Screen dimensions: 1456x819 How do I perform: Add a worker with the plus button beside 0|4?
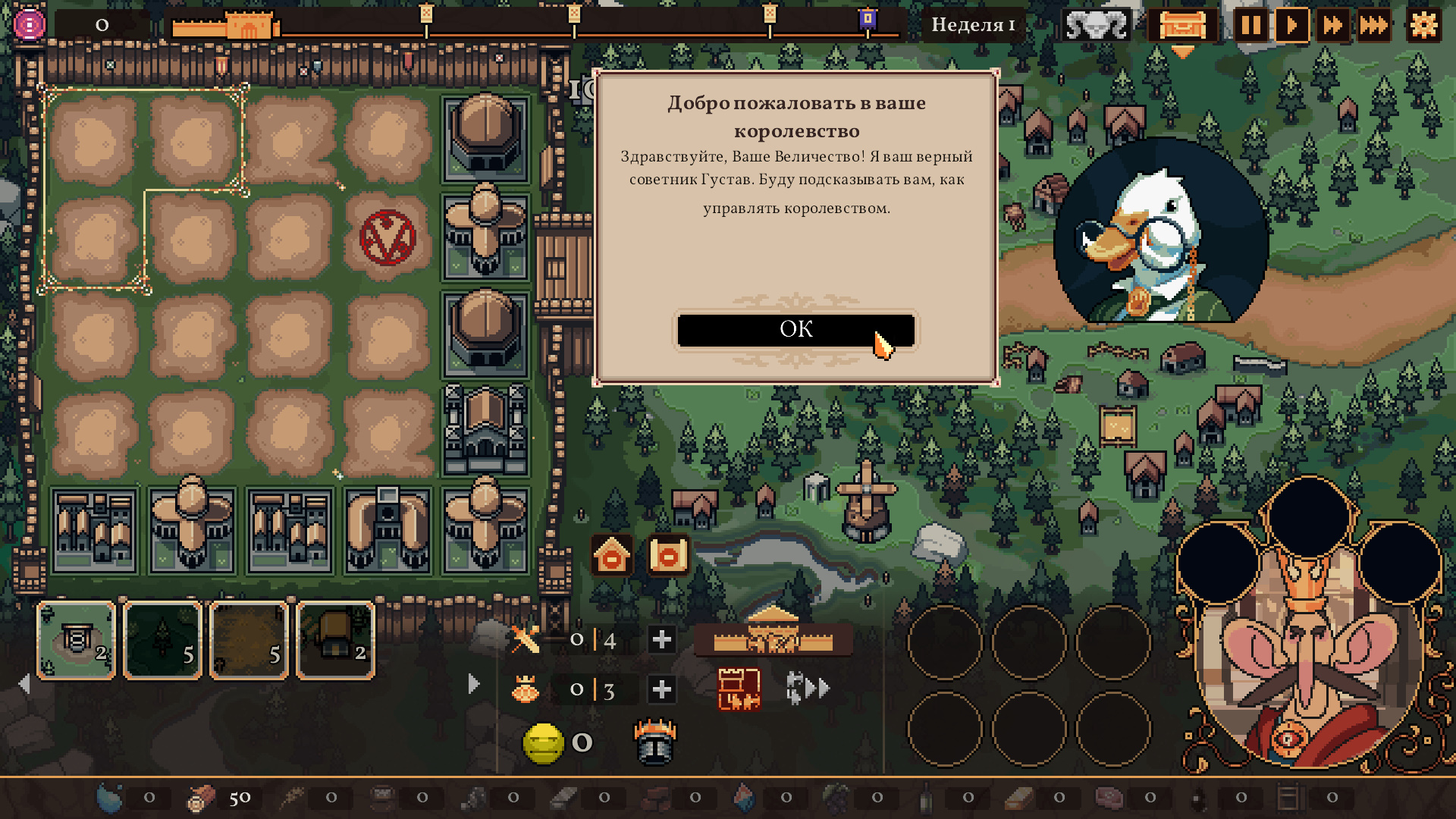coord(661,640)
